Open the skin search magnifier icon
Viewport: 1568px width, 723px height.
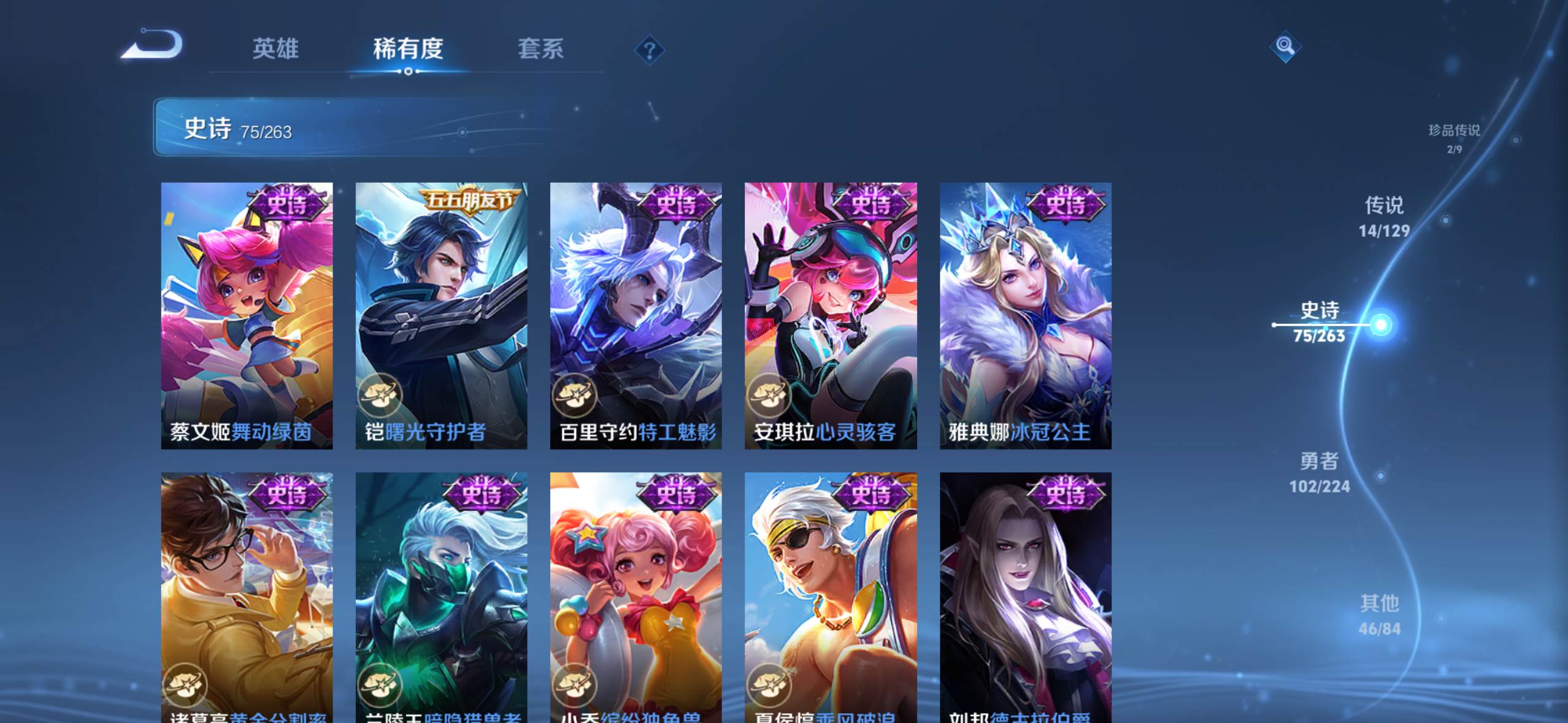[1284, 45]
